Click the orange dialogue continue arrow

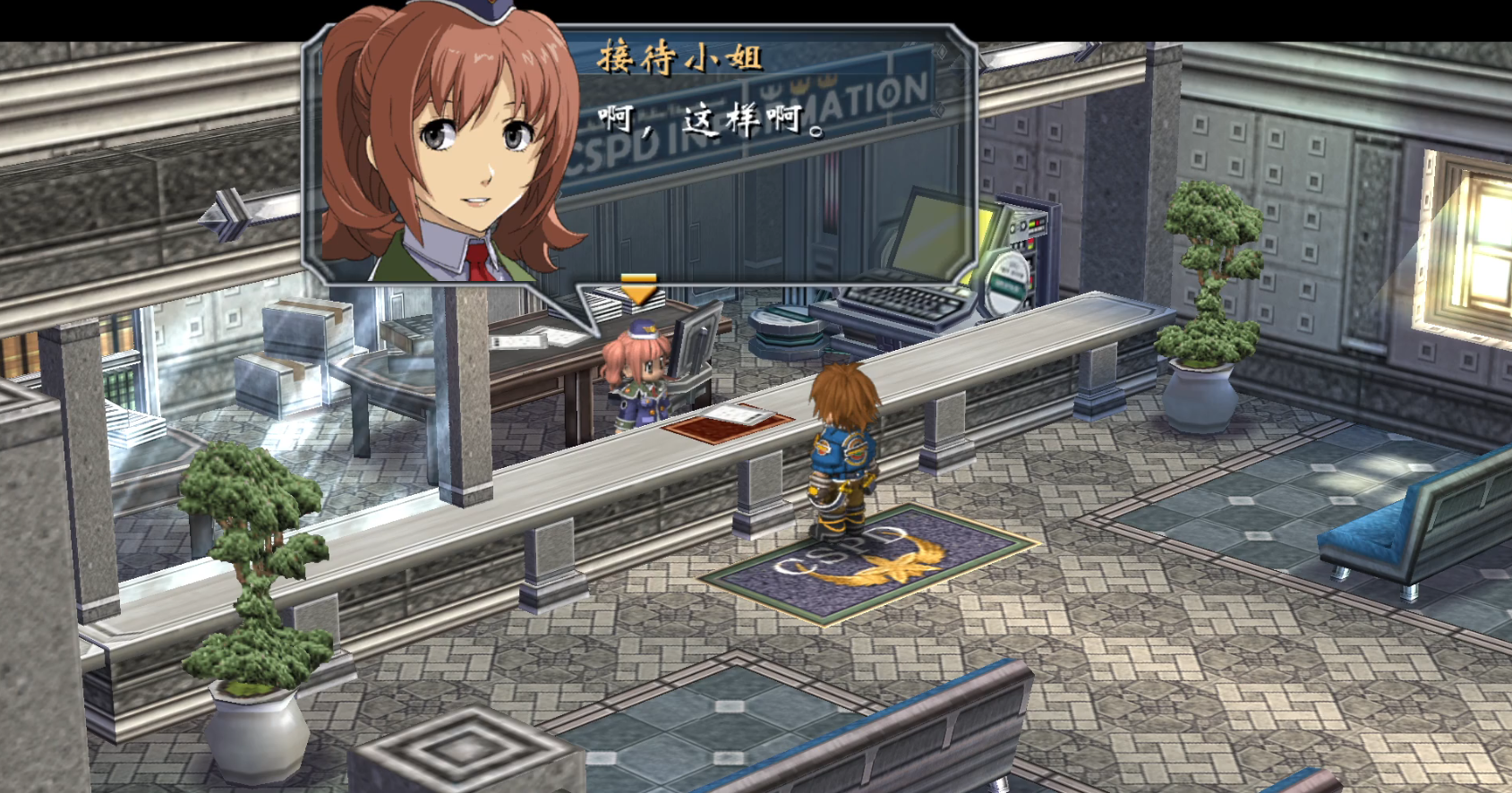click(x=638, y=290)
